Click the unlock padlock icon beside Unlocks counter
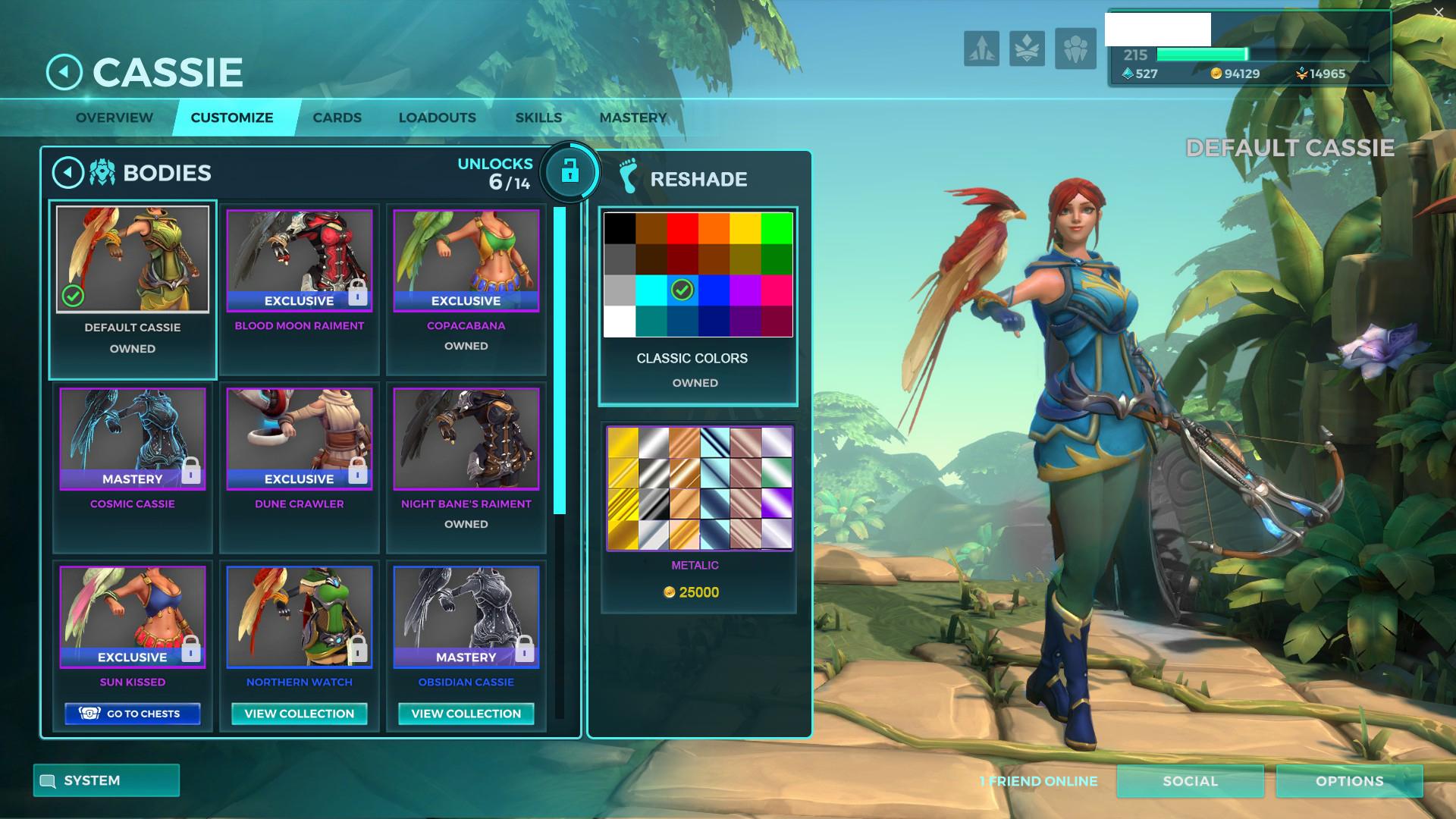Image resolution: width=1456 pixels, height=819 pixels. [570, 173]
